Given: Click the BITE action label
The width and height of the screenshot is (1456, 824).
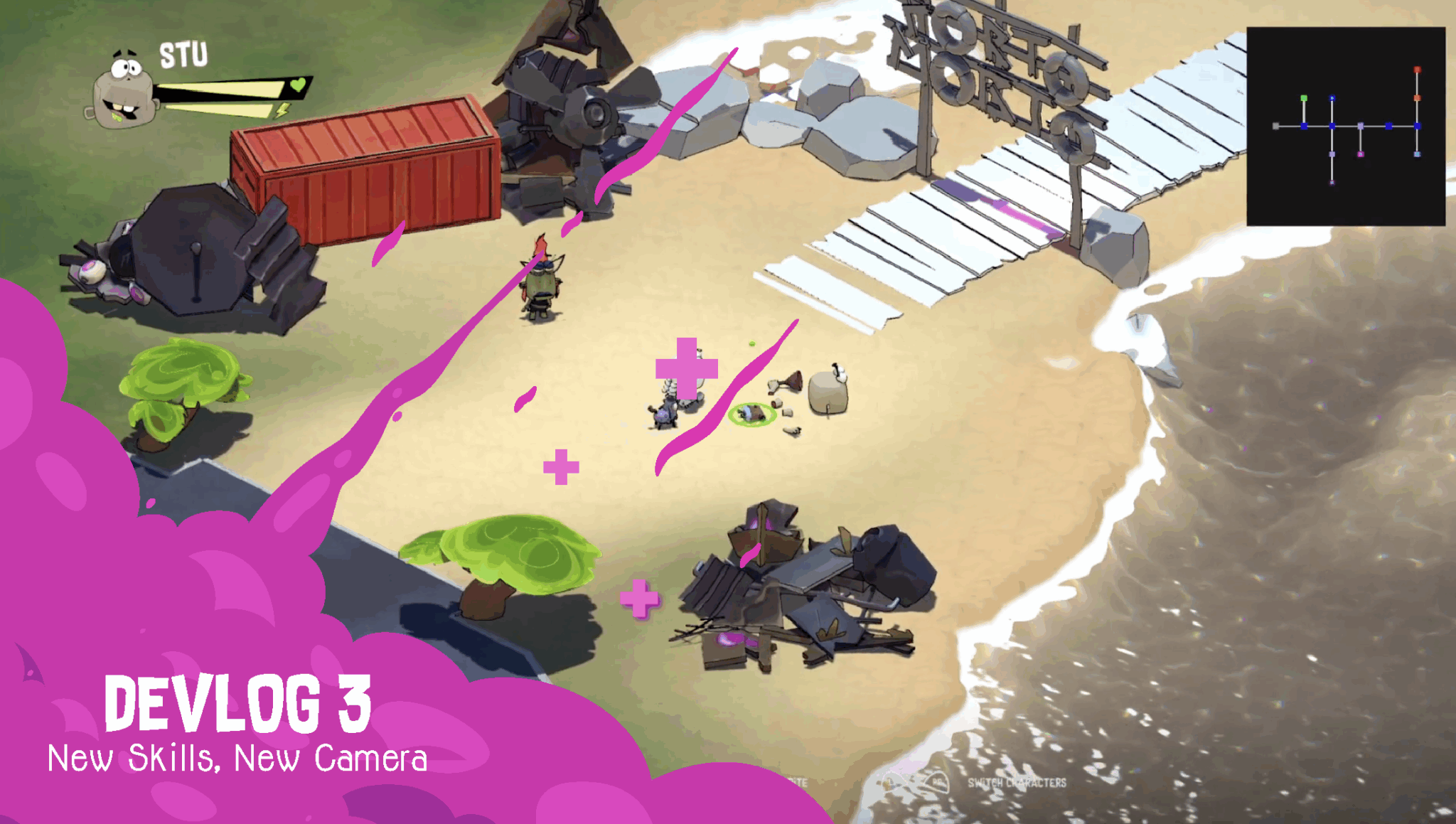Looking at the screenshot, I should [x=798, y=782].
